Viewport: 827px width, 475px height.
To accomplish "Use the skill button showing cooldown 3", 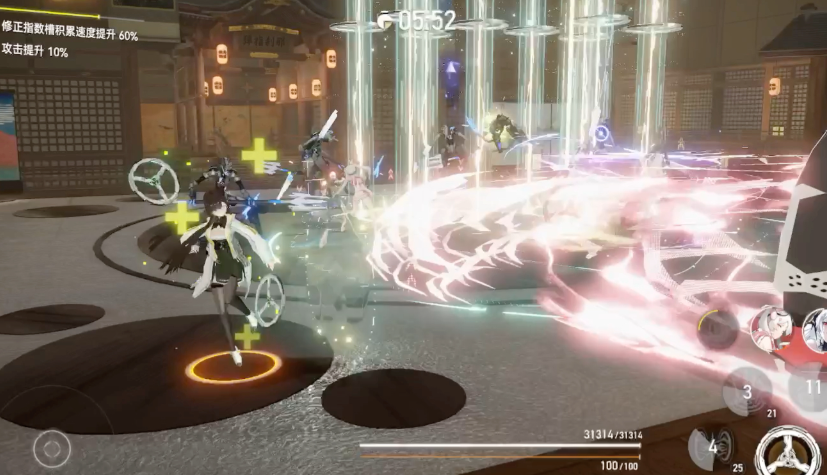I will [746, 390].
